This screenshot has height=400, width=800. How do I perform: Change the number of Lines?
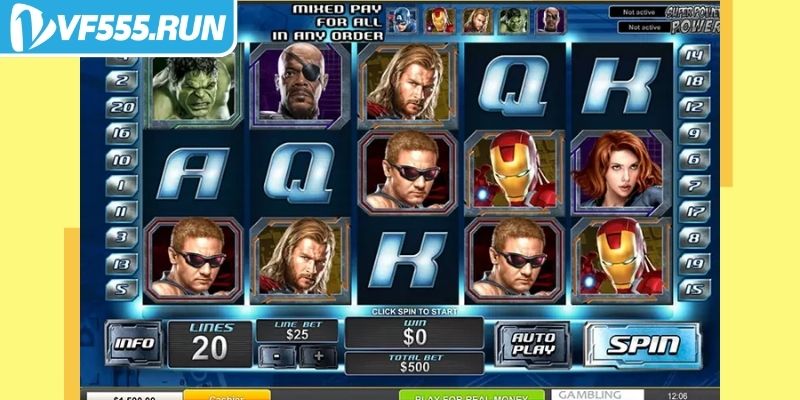pos(210,343)
